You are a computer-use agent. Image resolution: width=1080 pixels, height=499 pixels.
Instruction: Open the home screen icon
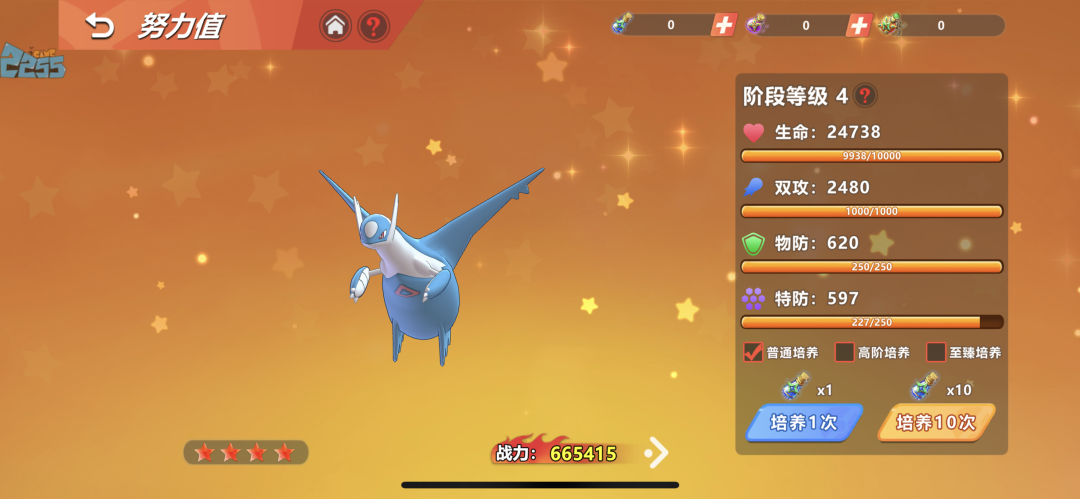[x=335, y=26]
